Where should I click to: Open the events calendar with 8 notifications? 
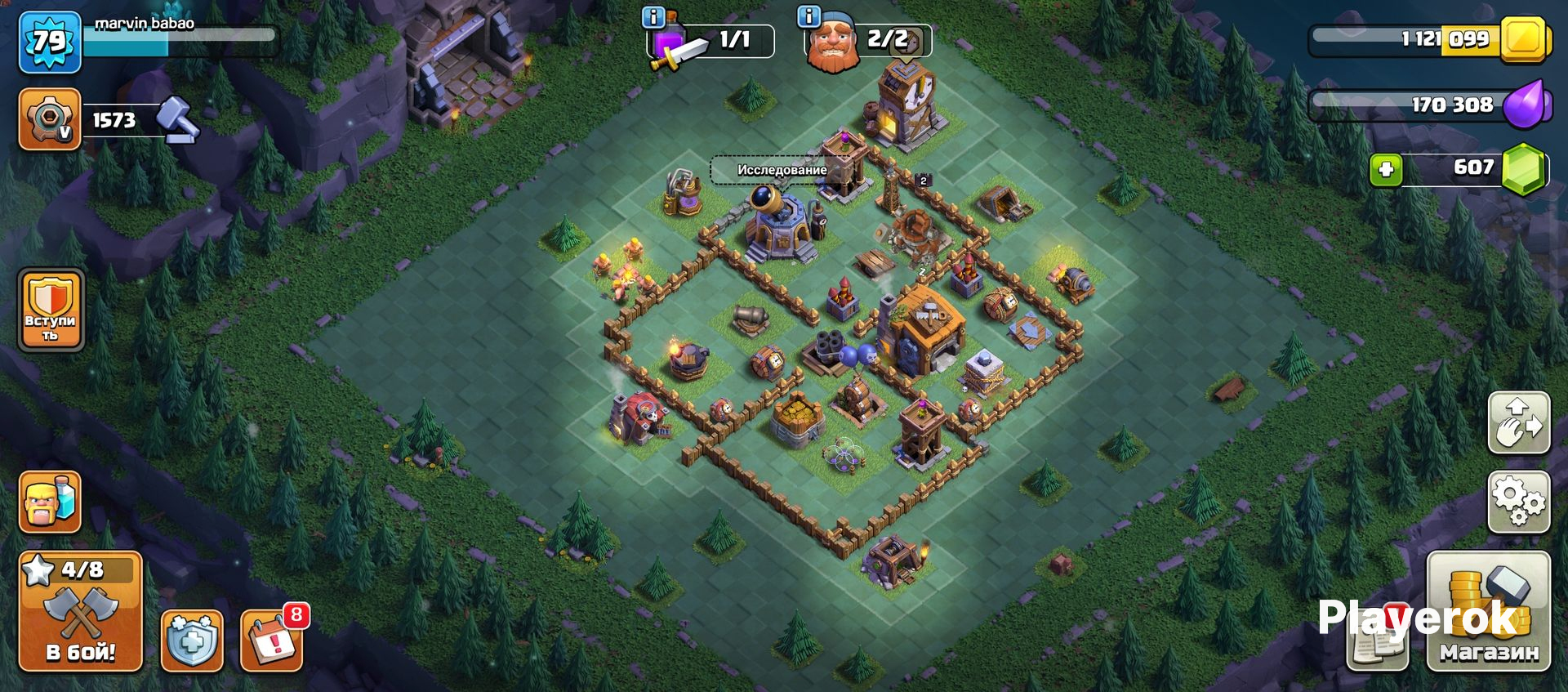(x=273, y=641)
